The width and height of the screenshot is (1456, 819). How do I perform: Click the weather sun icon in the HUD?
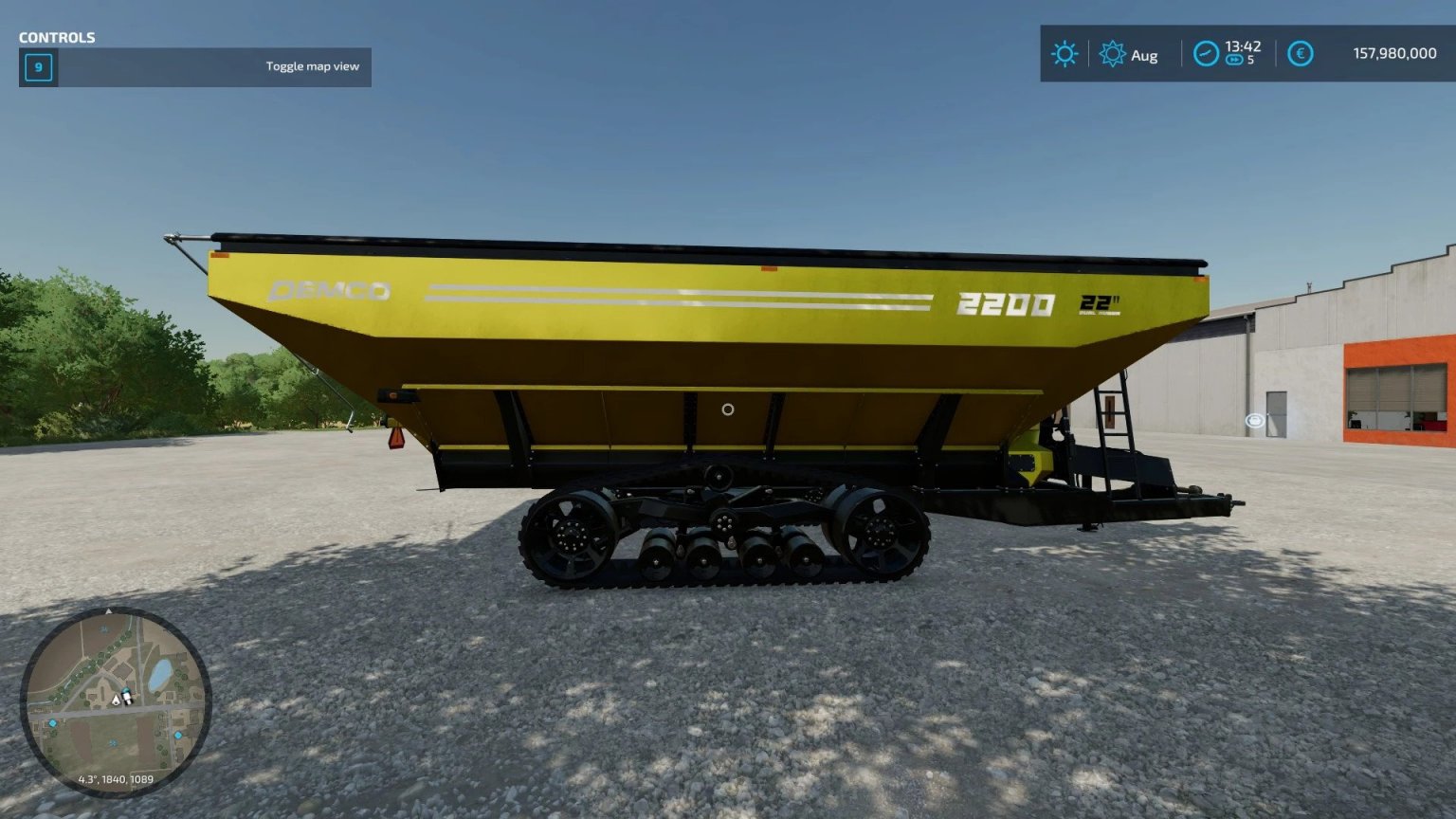click(x=1065, y=52)
